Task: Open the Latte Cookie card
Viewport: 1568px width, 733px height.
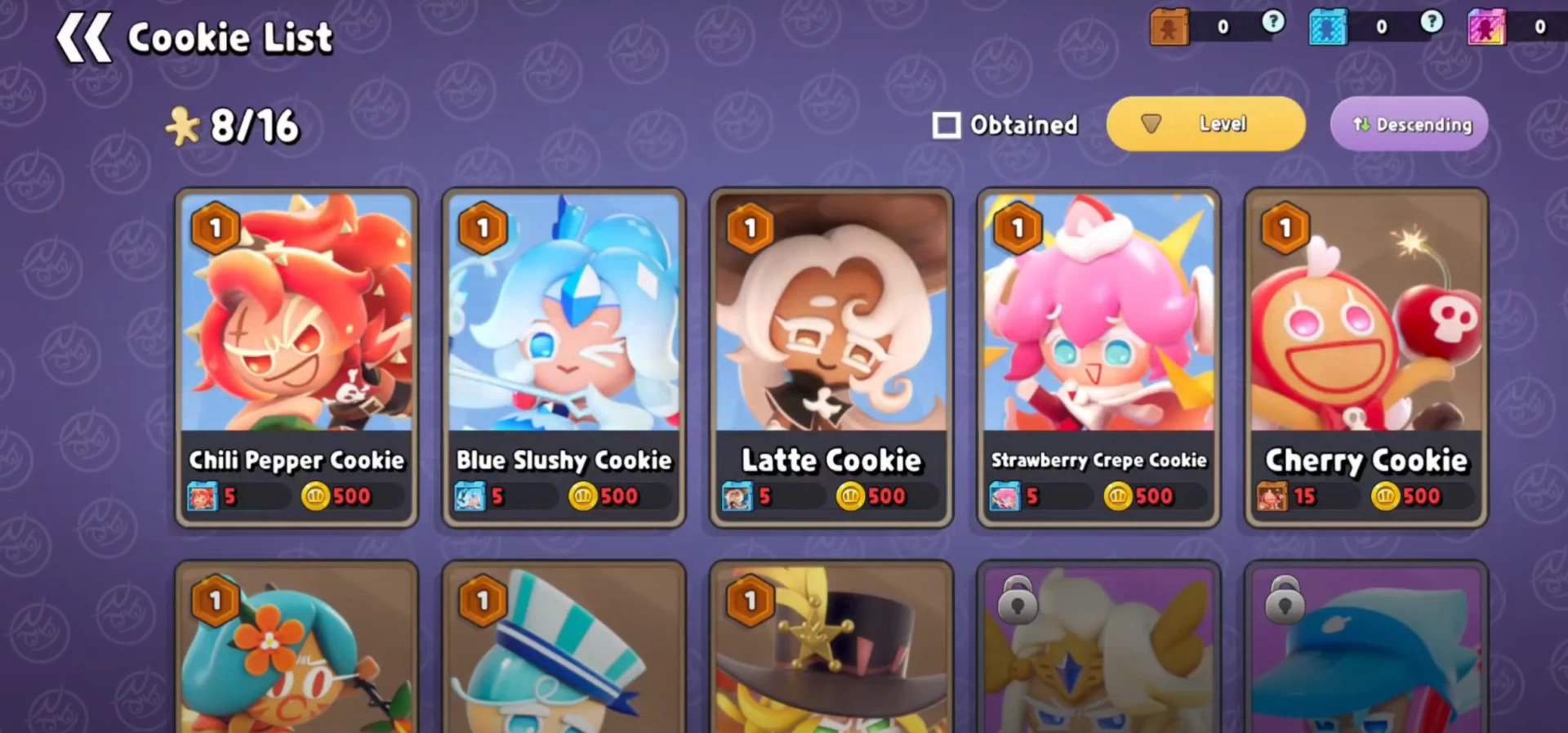Action: tap(831, 357)
